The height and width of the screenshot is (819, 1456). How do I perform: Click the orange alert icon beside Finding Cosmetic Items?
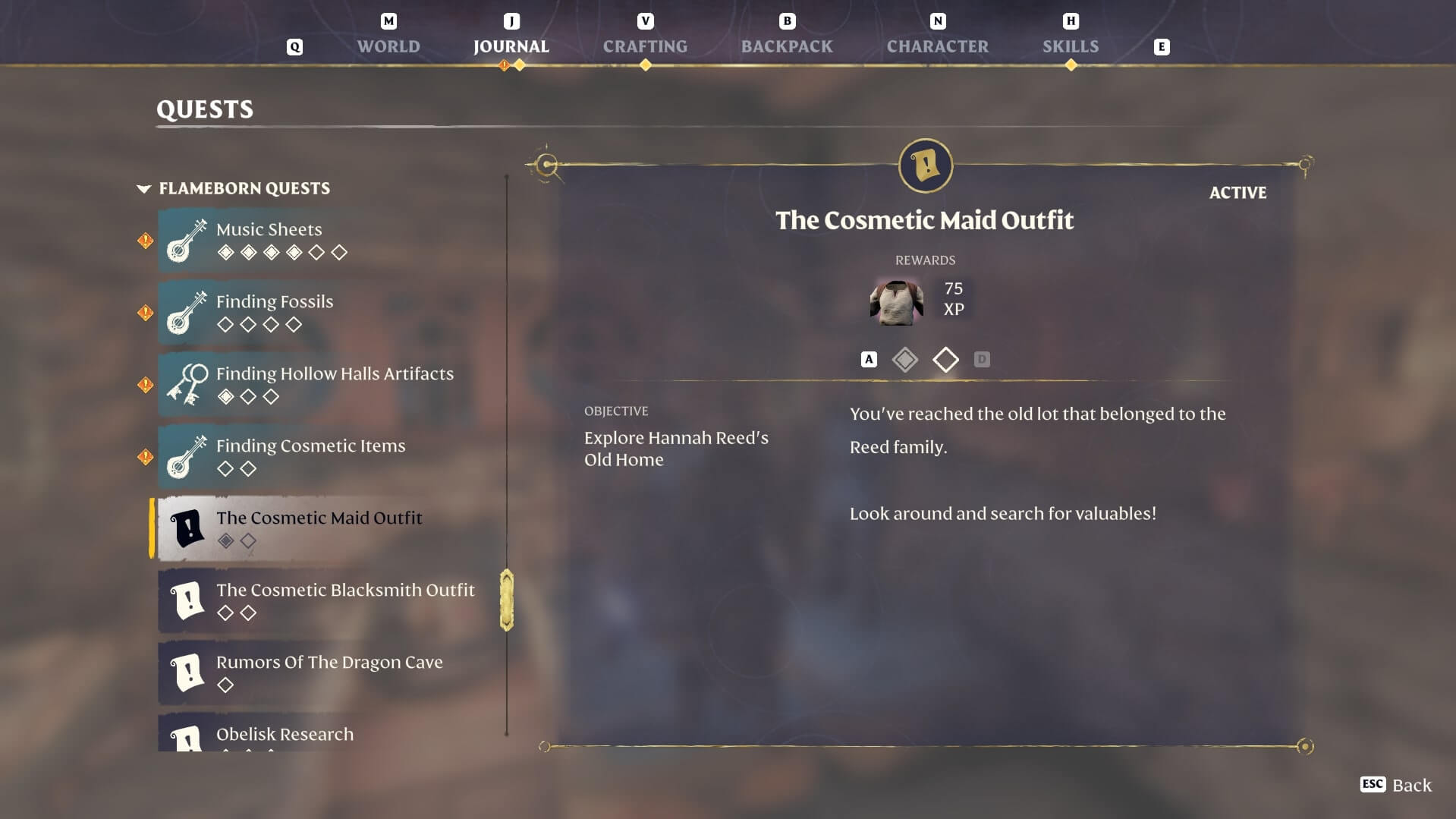144,456
